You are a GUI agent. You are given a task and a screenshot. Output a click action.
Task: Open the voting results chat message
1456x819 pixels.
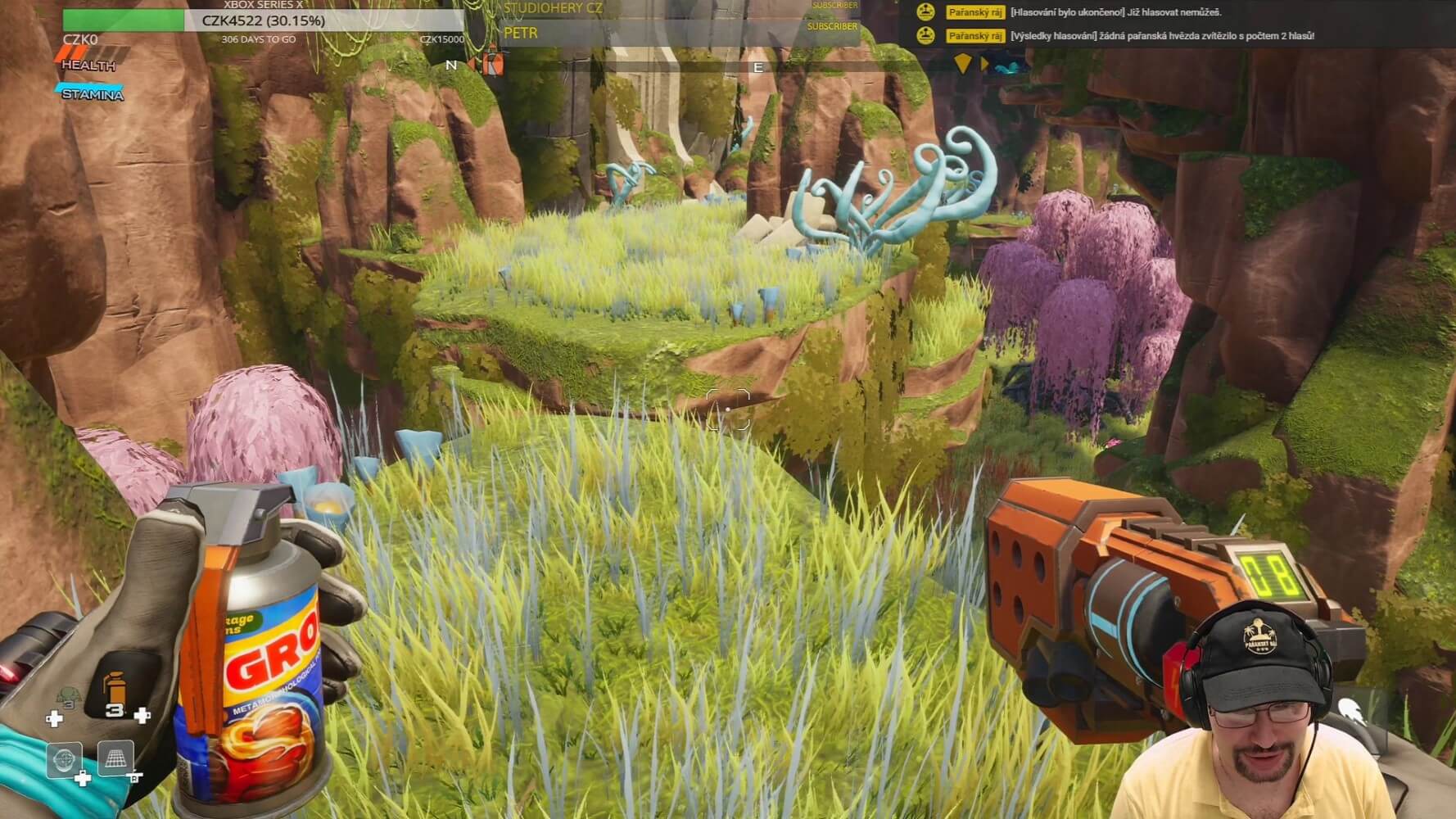coord(1162,36)
